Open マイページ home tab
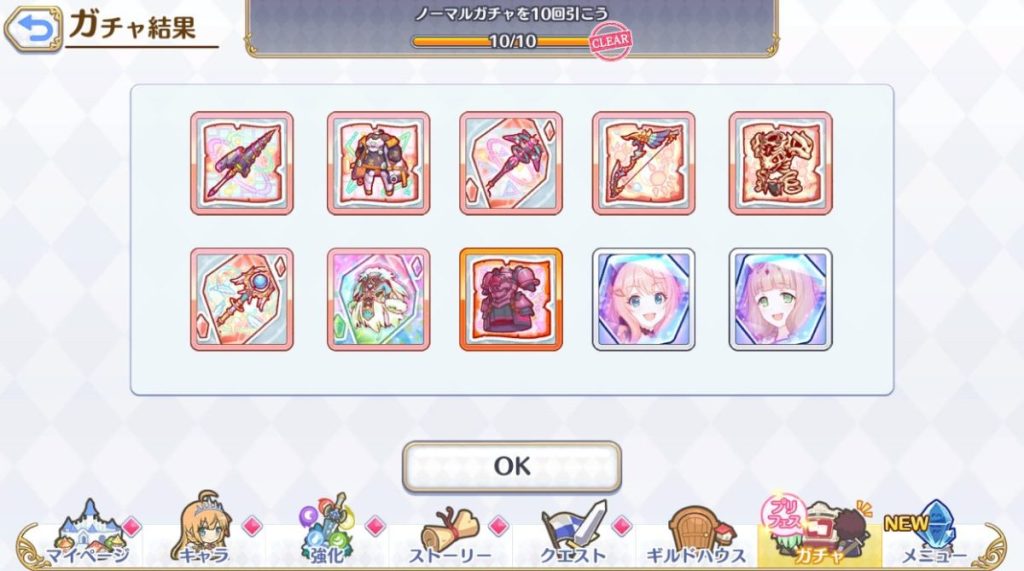1024x571 pixels. click(87, 536)
